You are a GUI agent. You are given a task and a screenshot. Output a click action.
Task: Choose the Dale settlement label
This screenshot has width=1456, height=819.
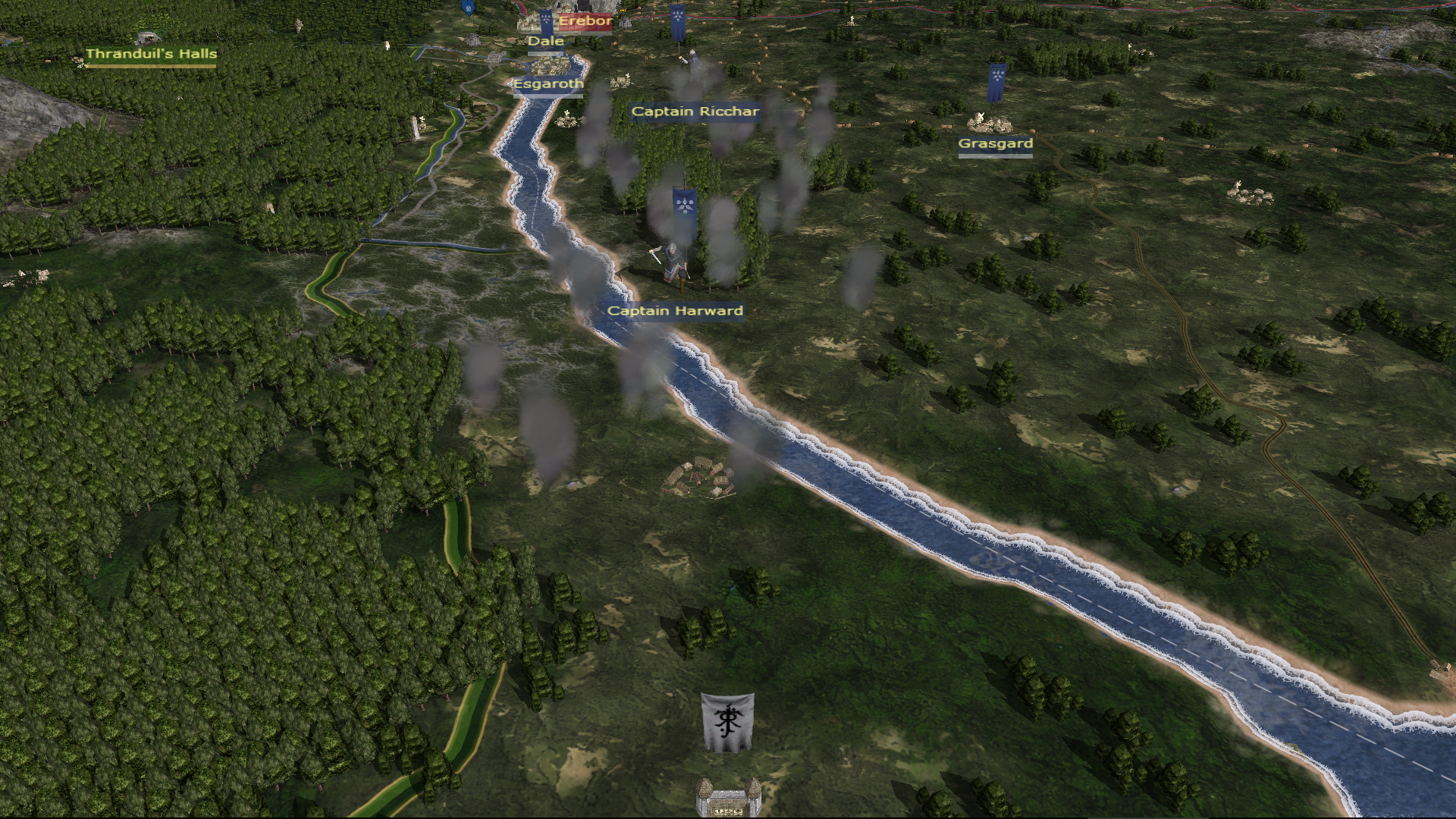click(546, 41)
